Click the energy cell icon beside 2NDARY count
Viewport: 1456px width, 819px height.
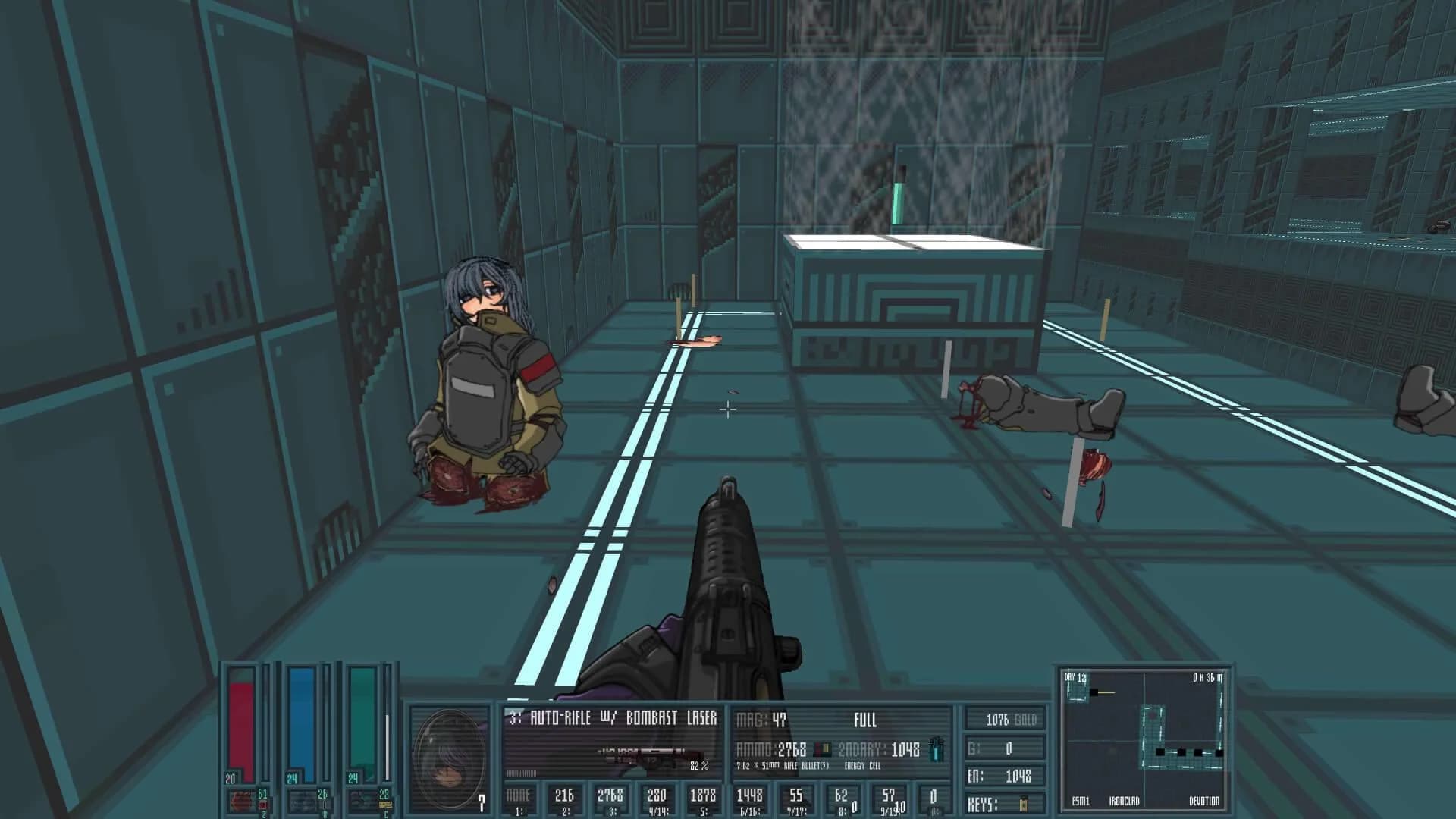[936, 749]
